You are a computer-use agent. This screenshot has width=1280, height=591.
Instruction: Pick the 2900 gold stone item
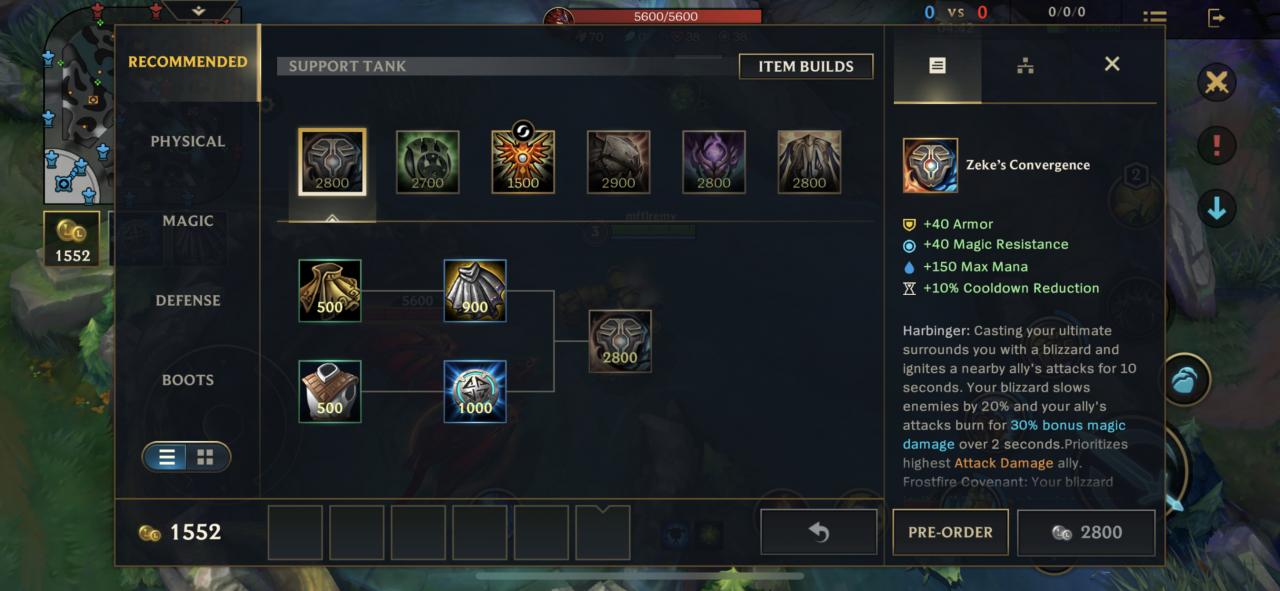619,162
